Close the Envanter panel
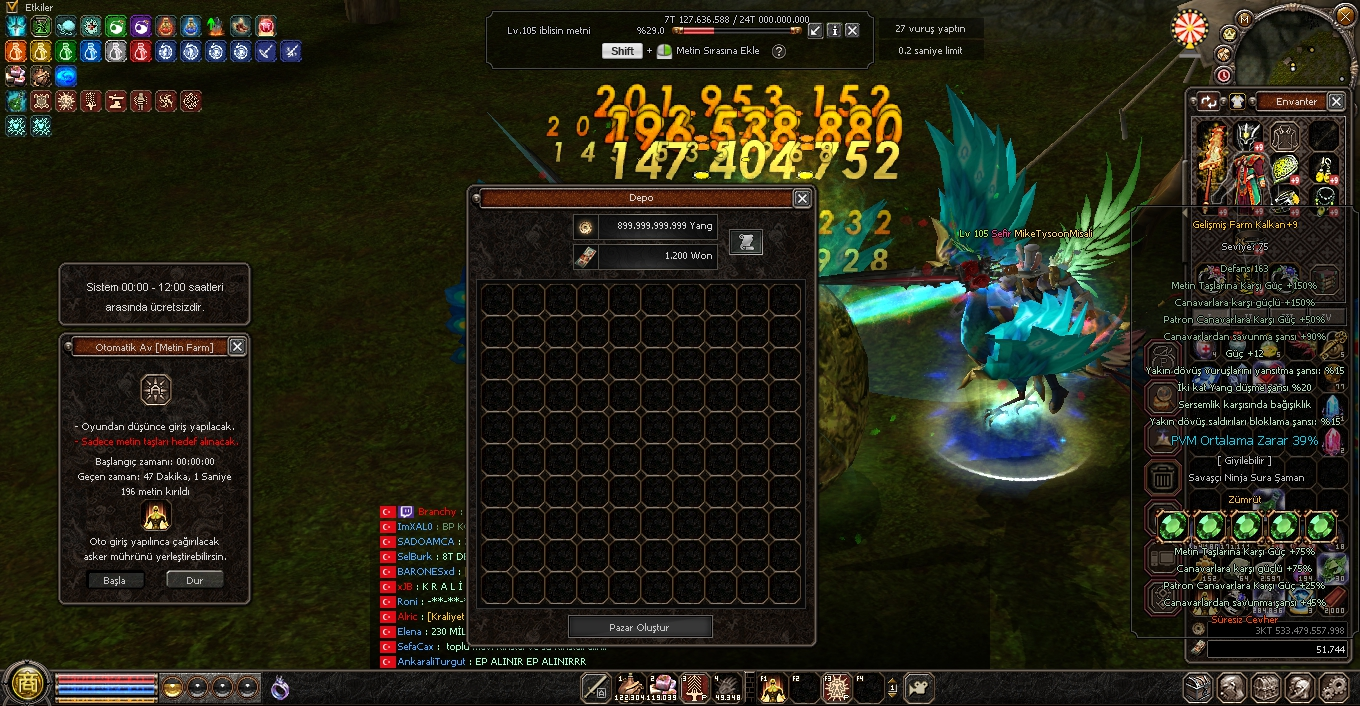Image resolution: width=1360 pixels, height=706 pixels. coord(1336,101)
